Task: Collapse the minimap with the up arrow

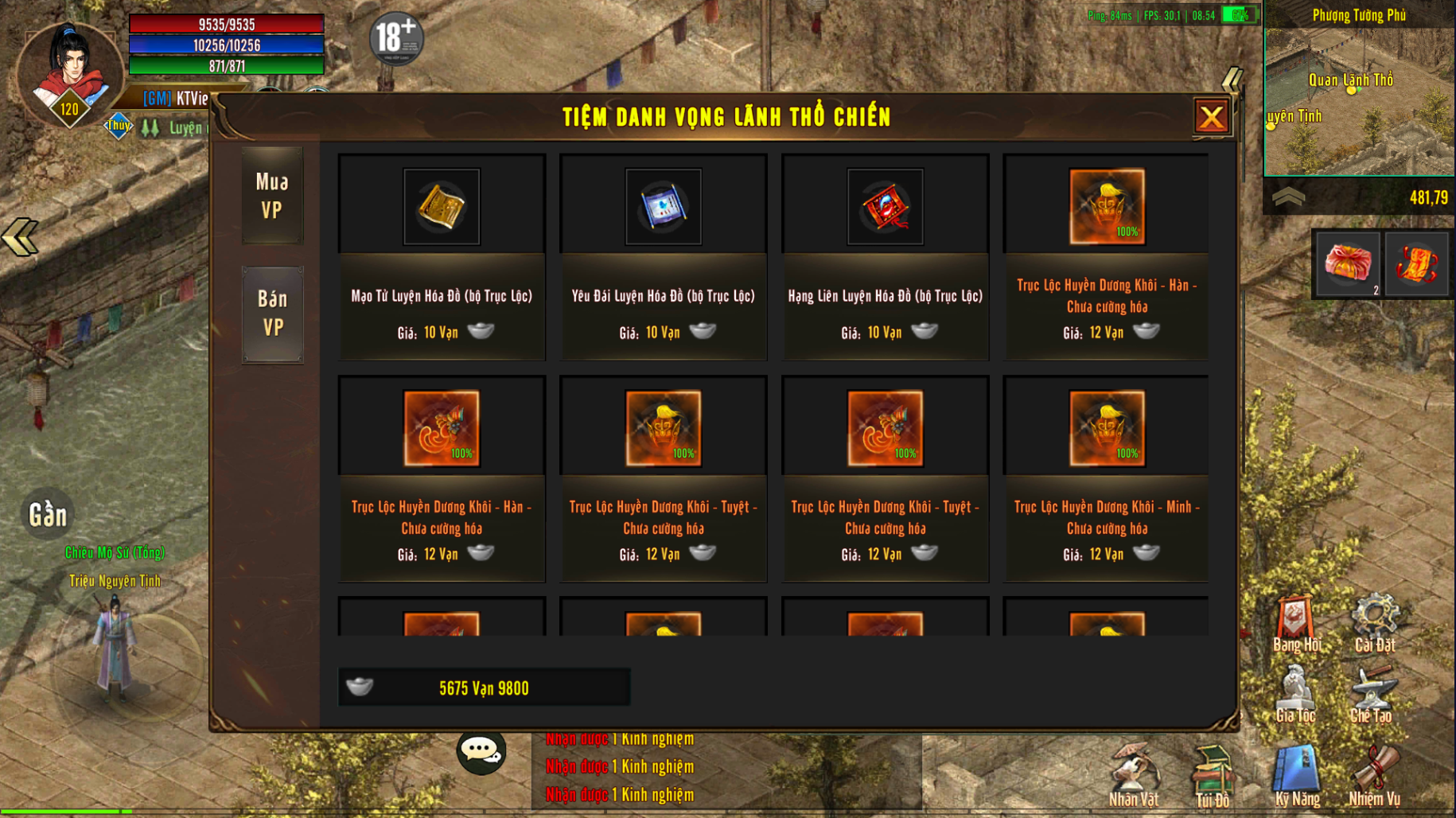Action: [1288, 197]
